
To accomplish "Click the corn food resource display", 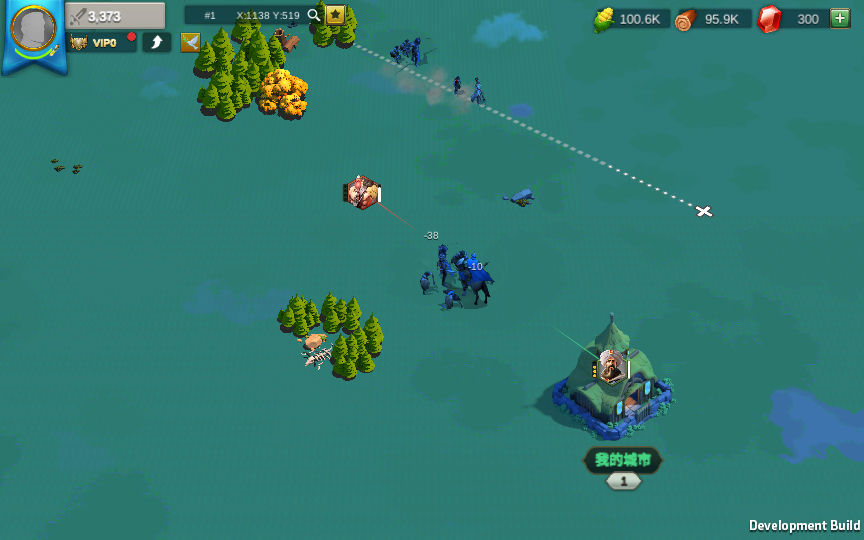I will tap(631, 19).
